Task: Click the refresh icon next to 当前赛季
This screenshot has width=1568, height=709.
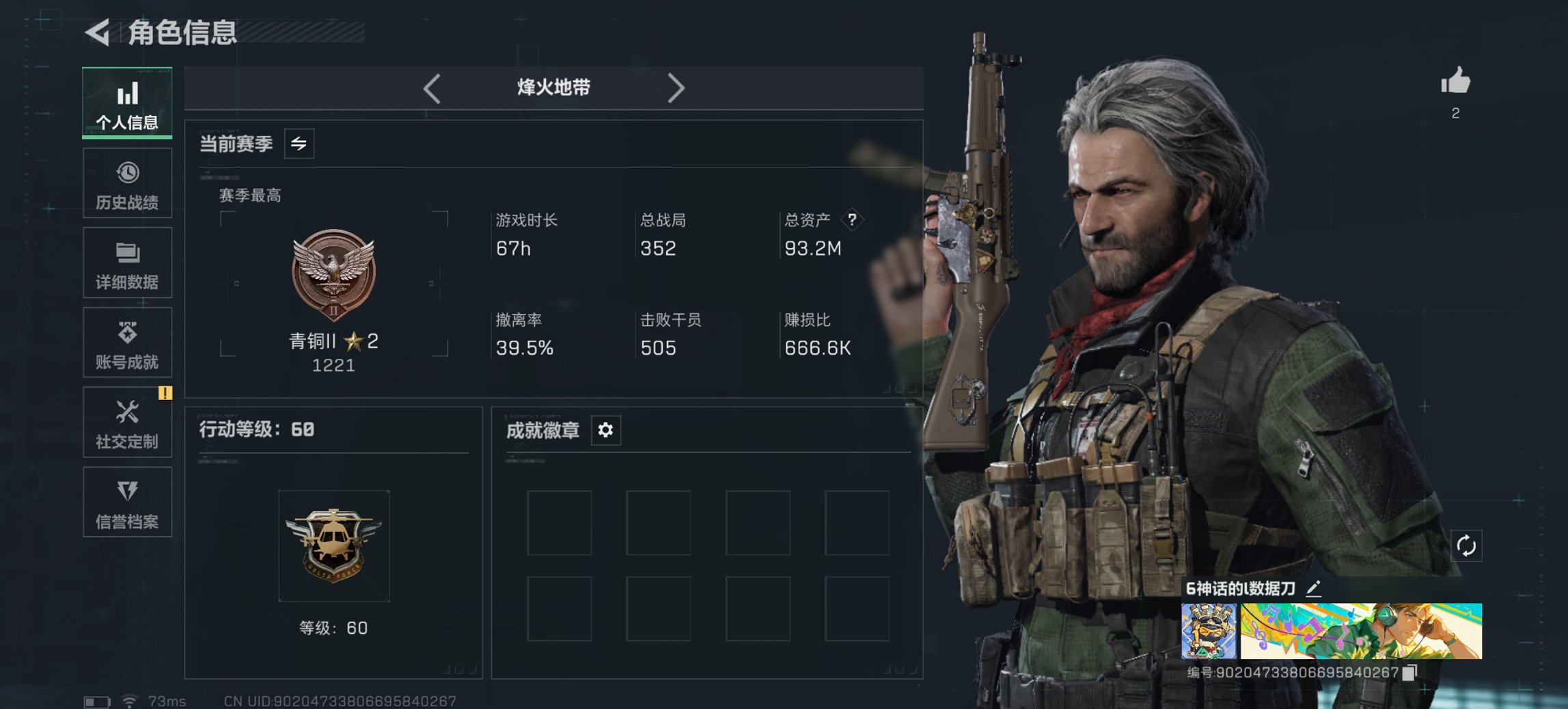Action: [x=301, y=144]
